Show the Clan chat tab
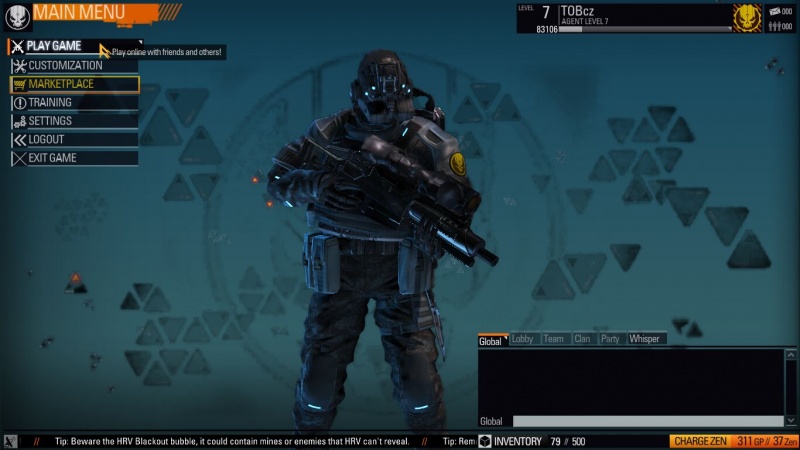This screenshot has width=800, height=450. coord(582,339)
